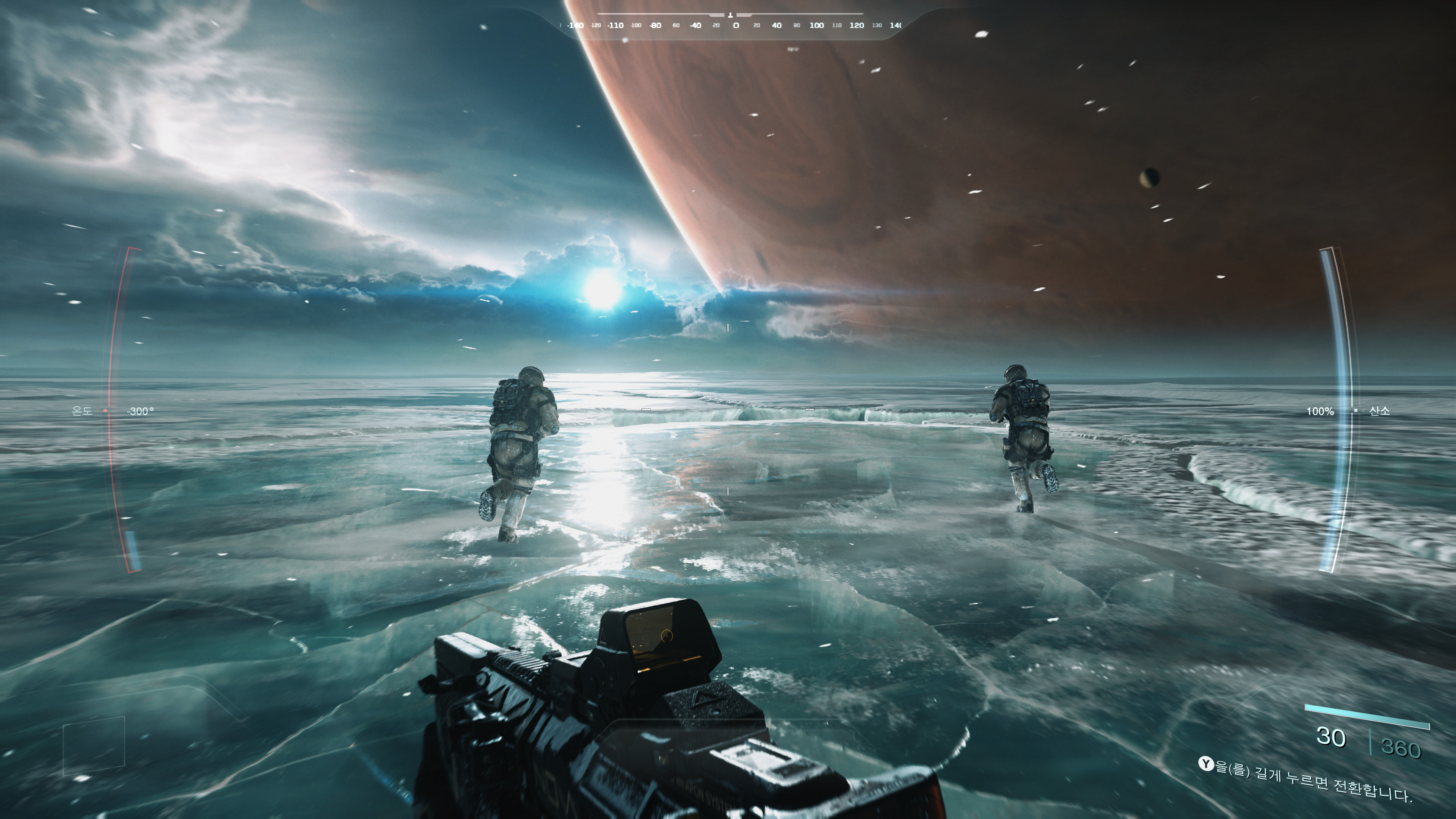Image resolution: width=1456 pixels, height=819 pixels.
Task: Select the compass heading -80 marker
Action: (x=655, y=25)
